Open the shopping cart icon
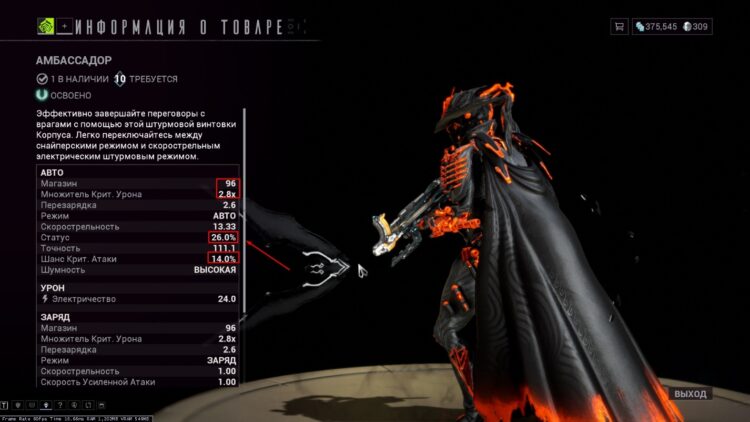750x422 pixels. click(x=619, y=26)
